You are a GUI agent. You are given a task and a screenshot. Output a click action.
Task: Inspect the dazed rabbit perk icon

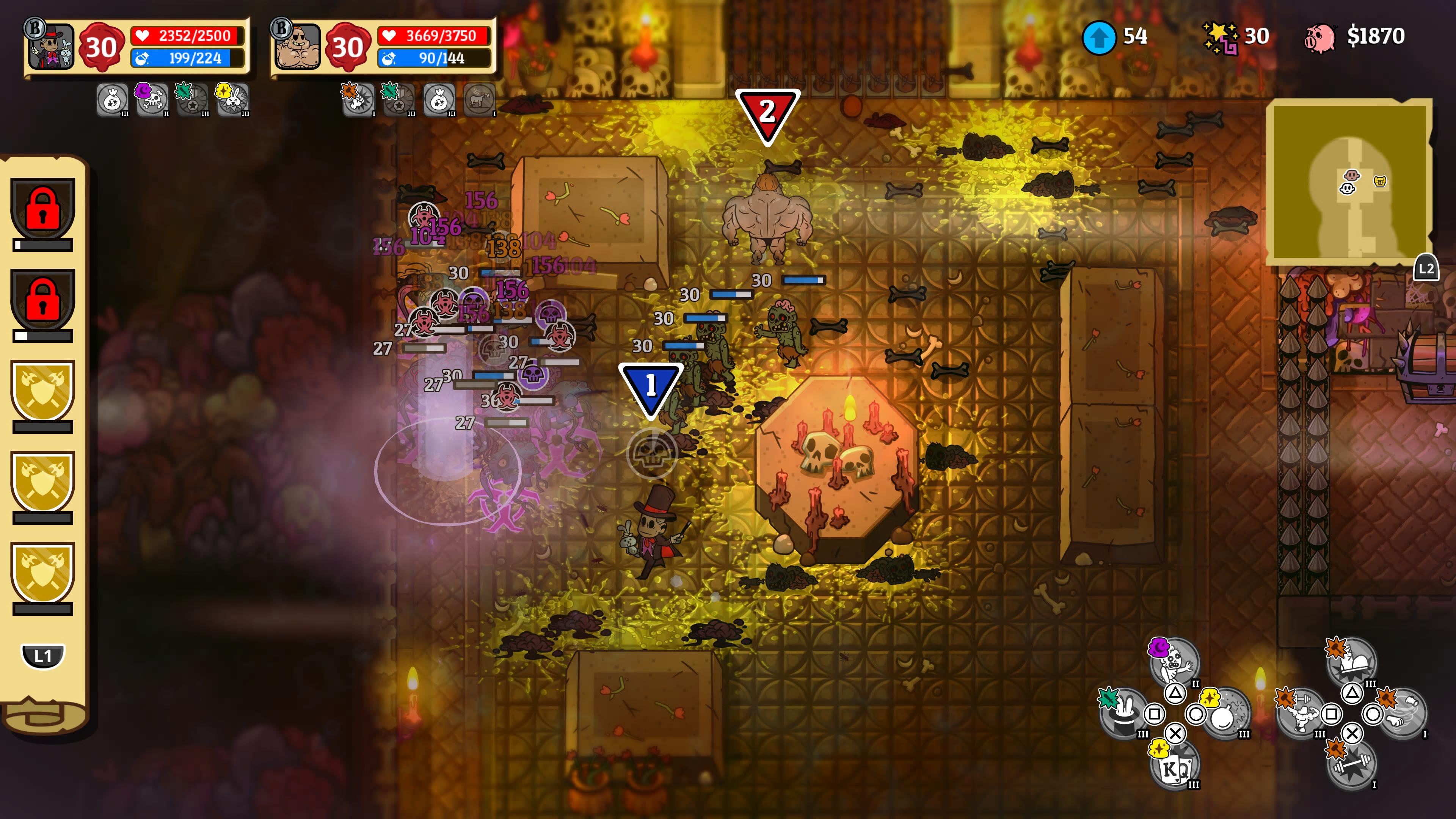click(232, 99)
